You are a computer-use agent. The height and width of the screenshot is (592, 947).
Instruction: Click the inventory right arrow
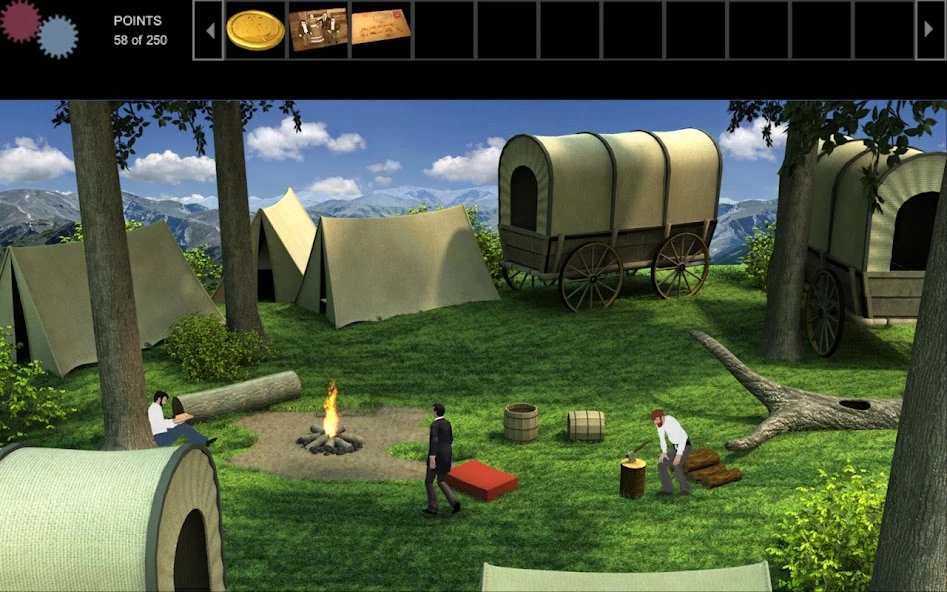point(930,30)
